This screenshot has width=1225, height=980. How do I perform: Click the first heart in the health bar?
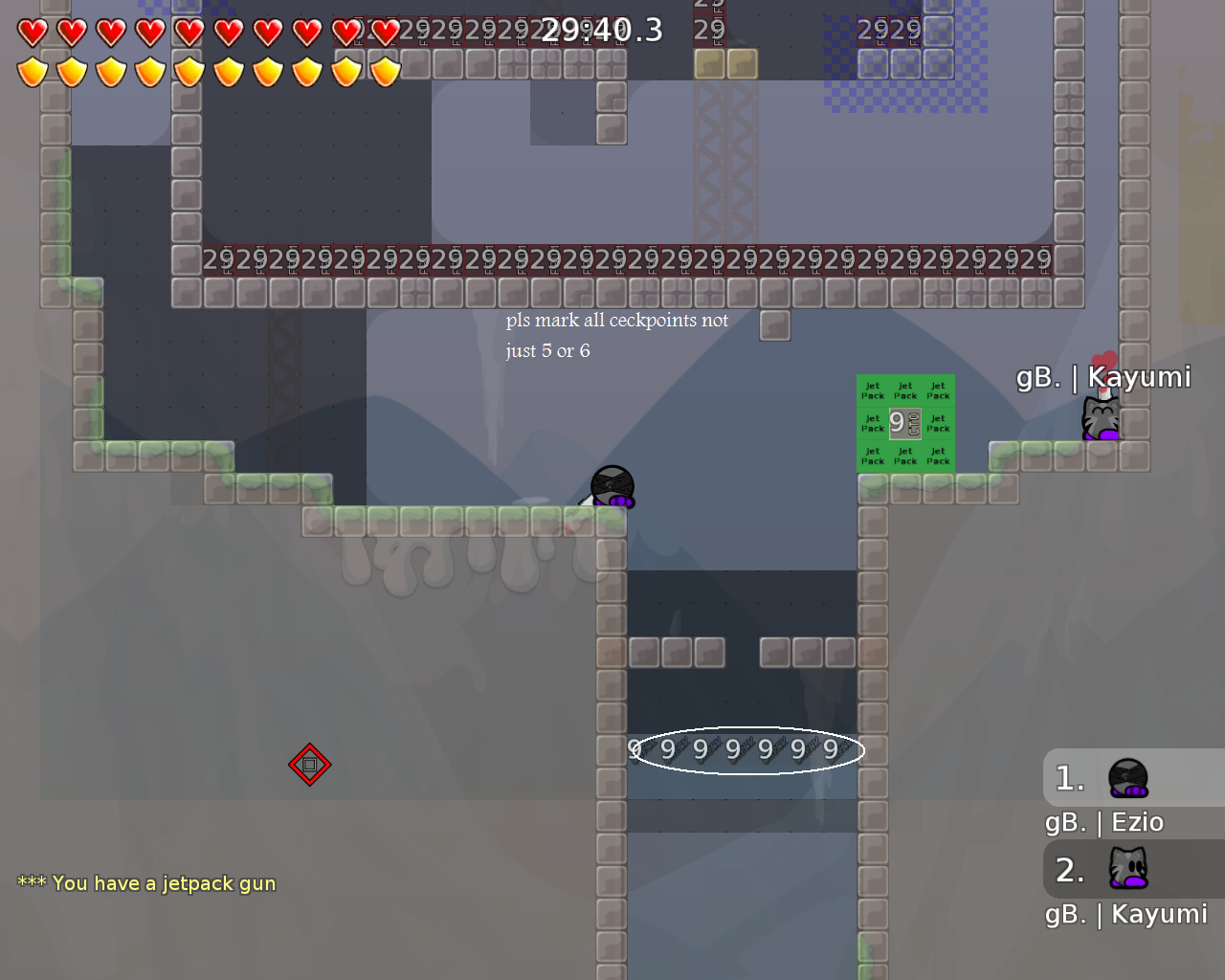(x=31, y=32)
